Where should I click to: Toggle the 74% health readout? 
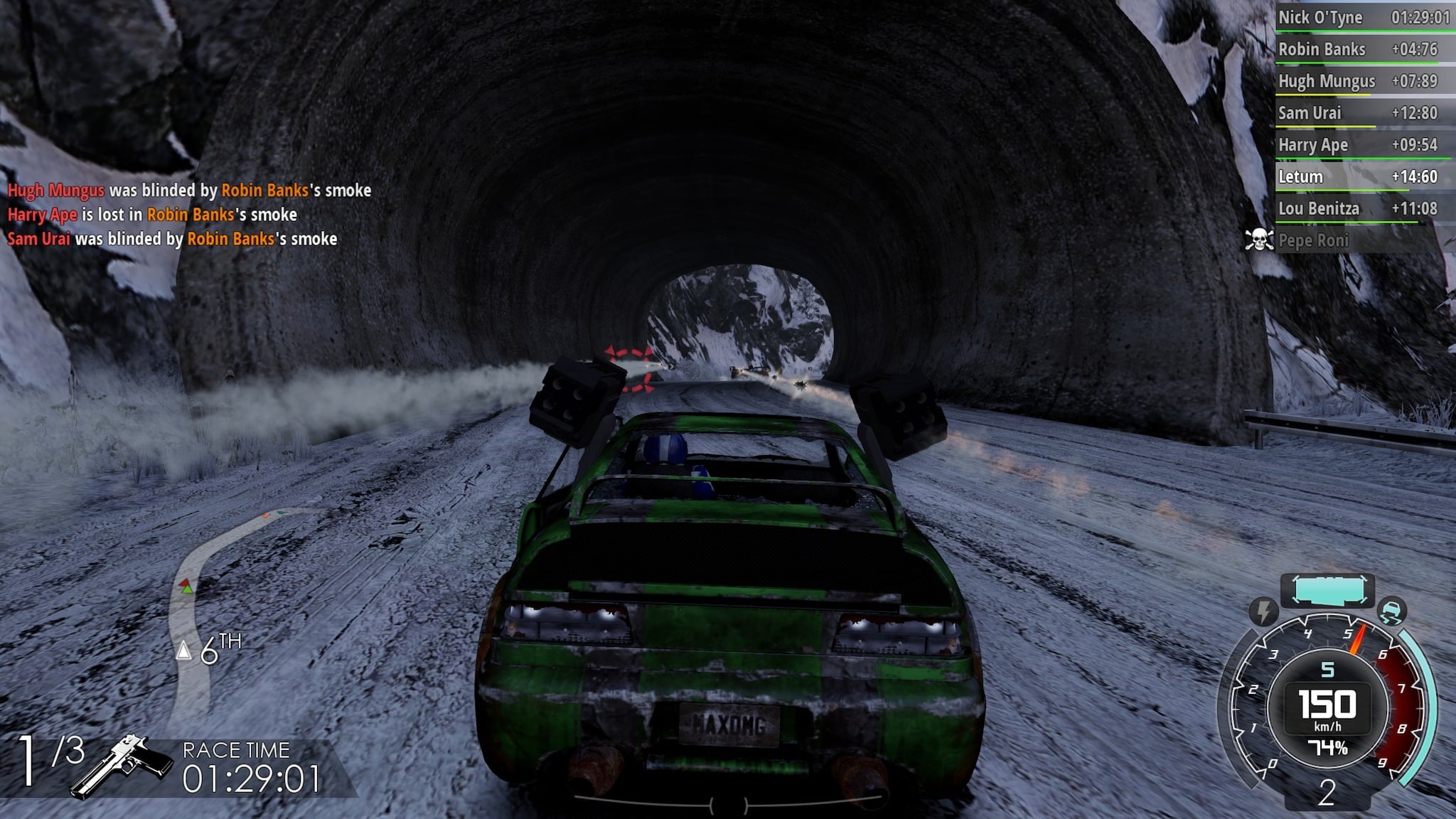[1329, 745]
